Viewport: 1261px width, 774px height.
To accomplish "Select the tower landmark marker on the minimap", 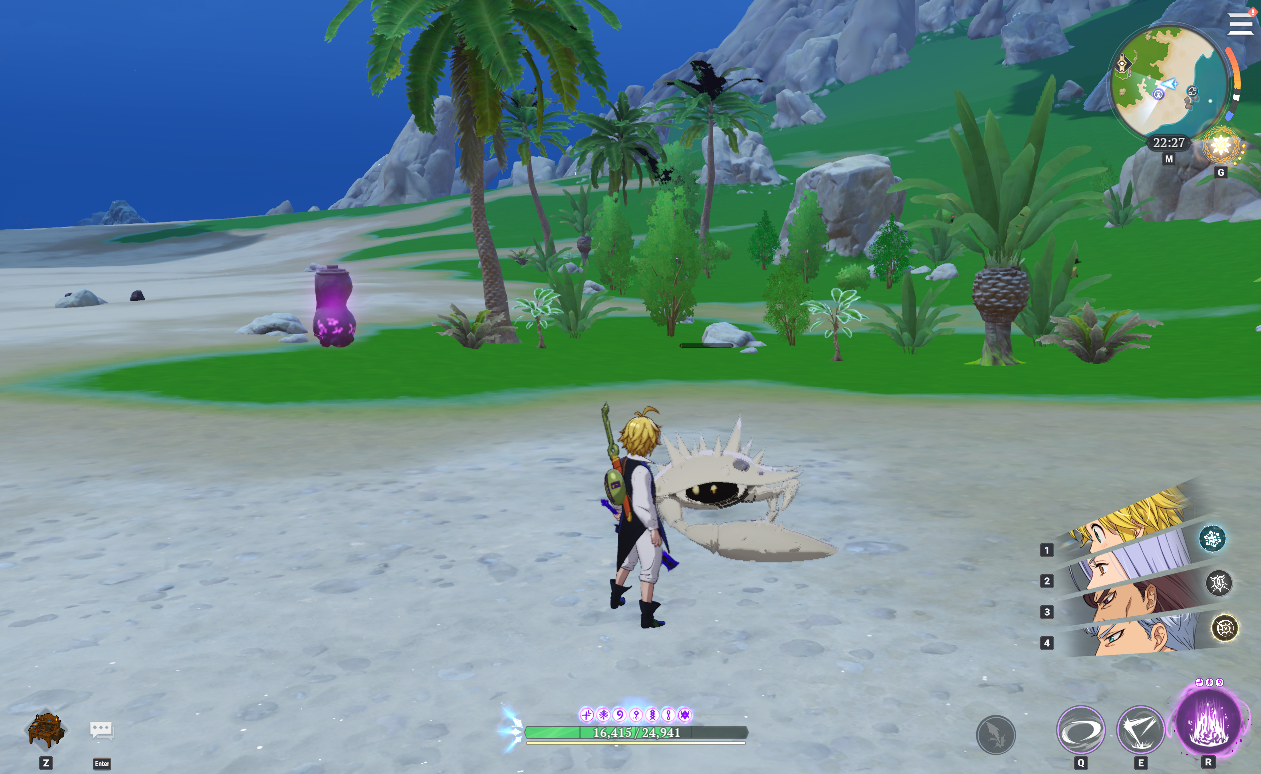I will [1123, 64].
